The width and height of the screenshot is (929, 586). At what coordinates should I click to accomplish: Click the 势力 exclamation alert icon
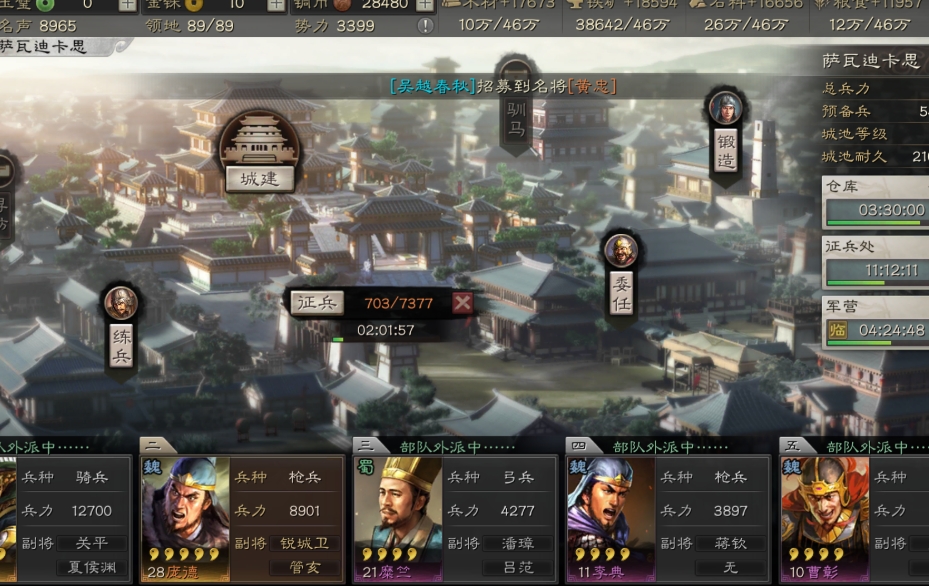[x=425, y=25]
